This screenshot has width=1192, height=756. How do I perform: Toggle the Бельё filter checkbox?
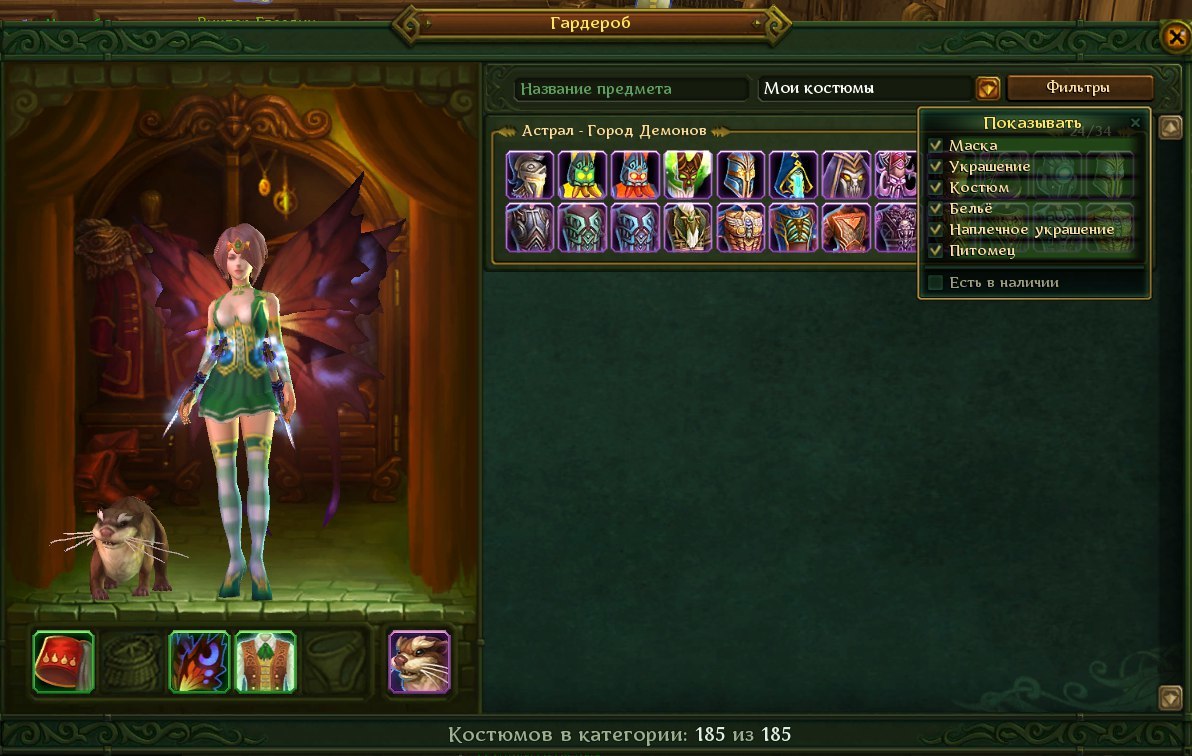936,208
